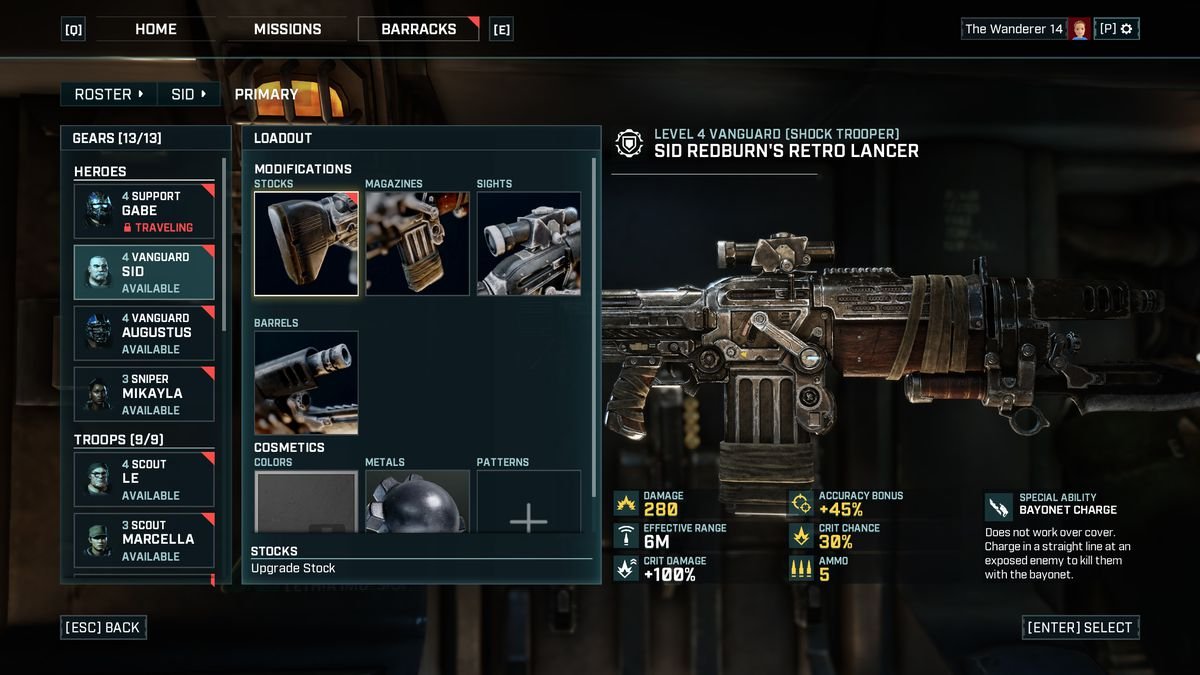Open the Sid breadcrumb level
Viewport: 1200px width, 675px height.
(x=189, y=94)
